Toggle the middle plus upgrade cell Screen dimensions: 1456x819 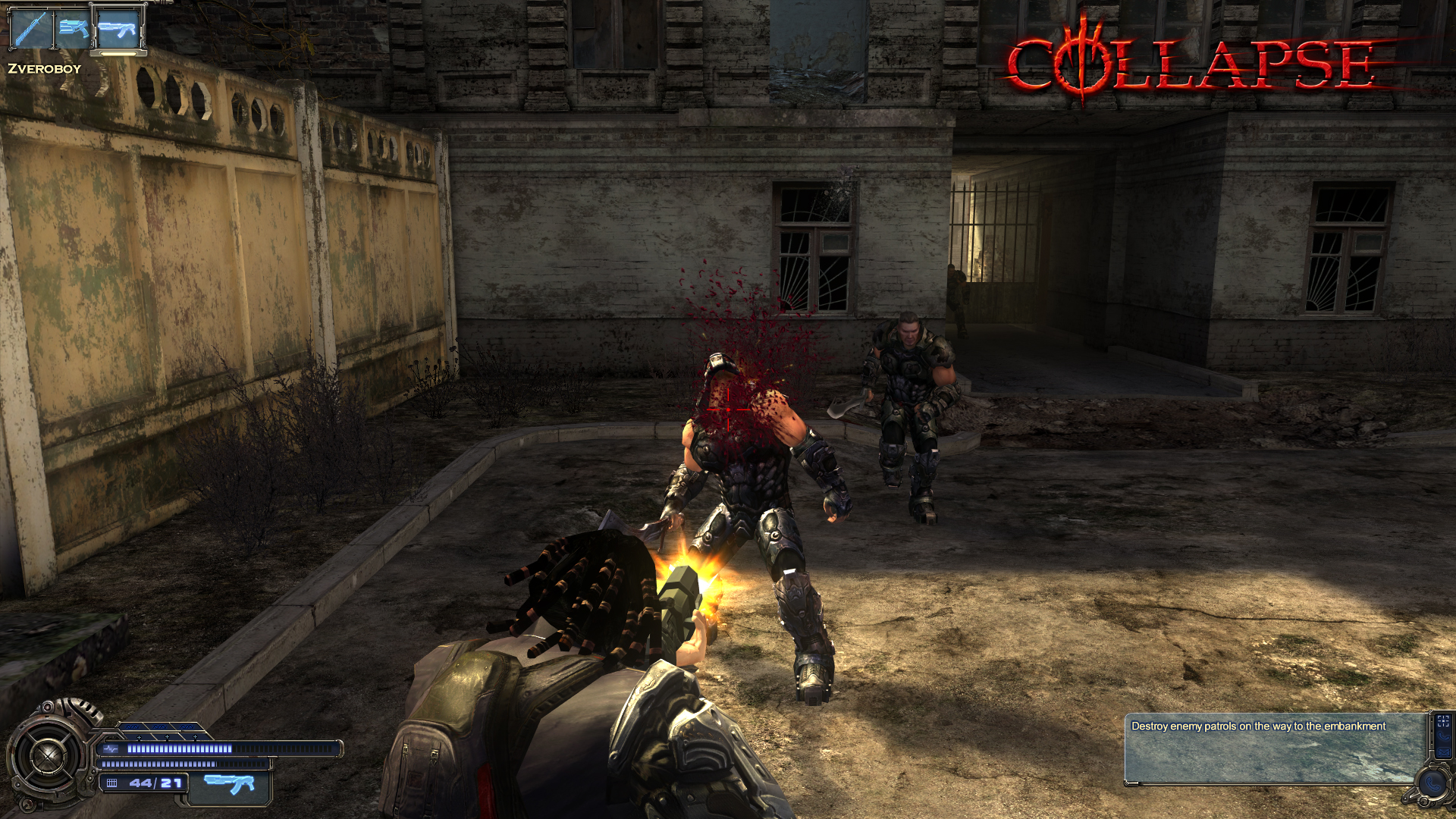pyautogui.click(x=167, y=737)
